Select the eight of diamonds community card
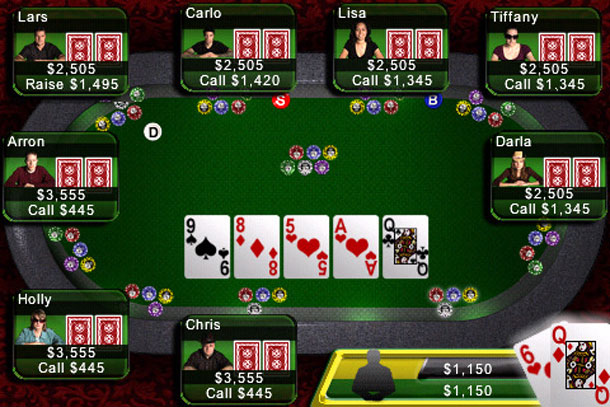610x407 pixels. pos(255,246)
